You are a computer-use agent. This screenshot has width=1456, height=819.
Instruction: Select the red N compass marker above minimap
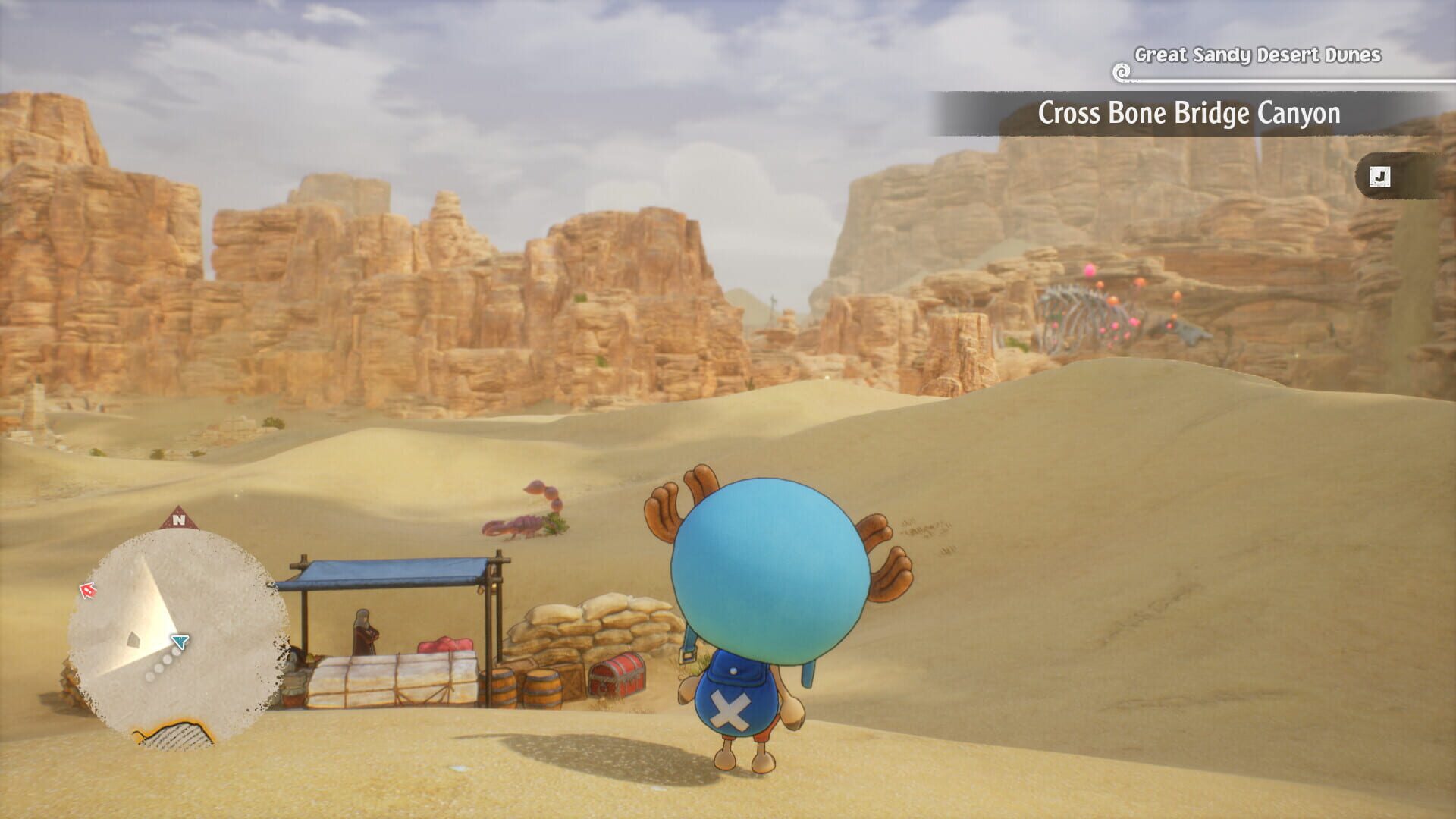pyautogui.click(x=179, y=519)
